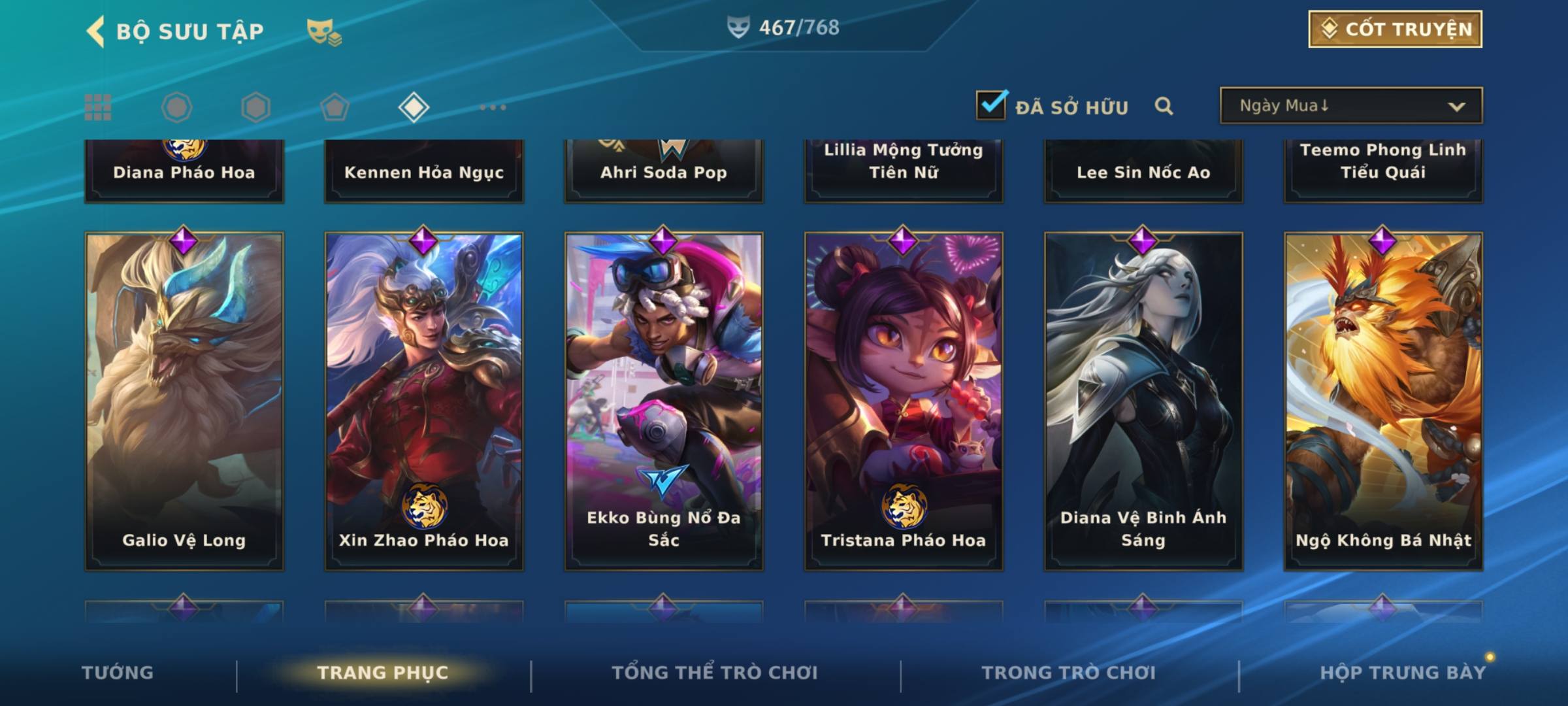Switch to the Tướng tab
The height and width of the screenshot is (706, 1568).
coord(118,673)
